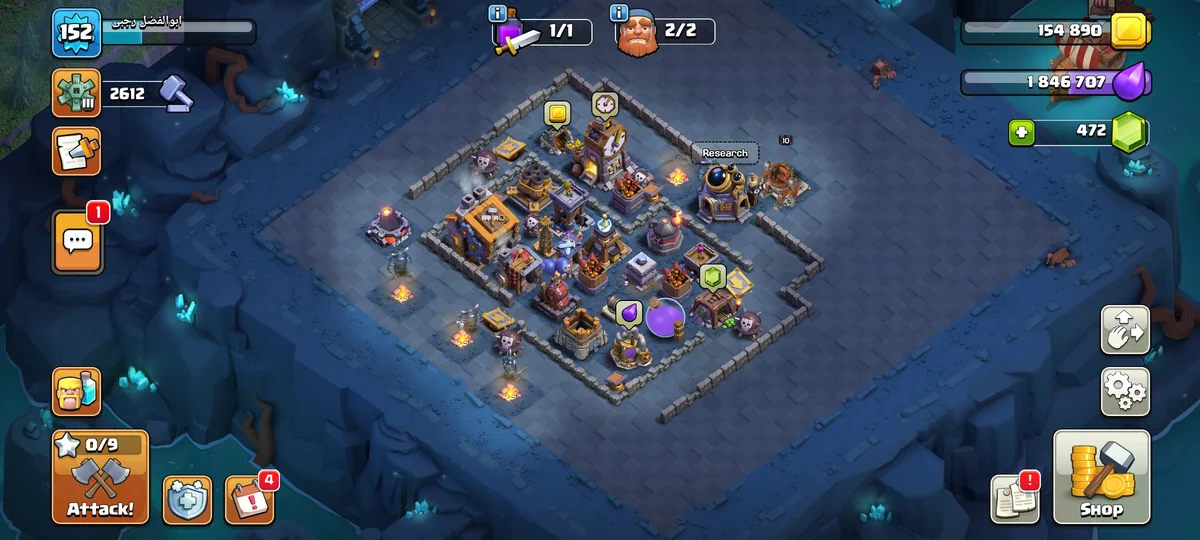Viewport: 1200px width, 540px height.
Task: Tap the Attack! button with crossed axes
Action: click(x=100, y=478)
